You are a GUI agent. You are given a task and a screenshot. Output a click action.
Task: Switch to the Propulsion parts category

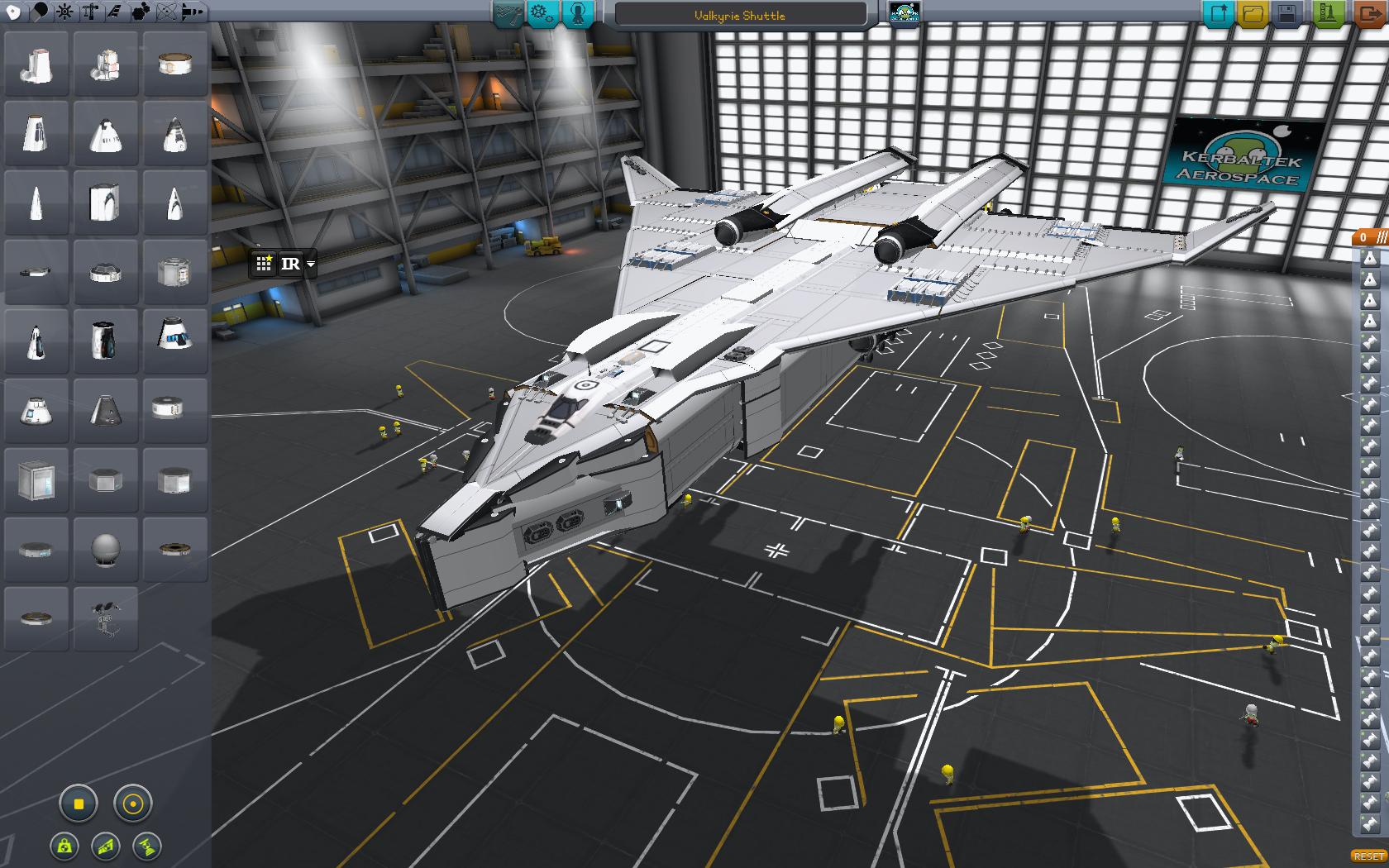(x=39, y=12)
